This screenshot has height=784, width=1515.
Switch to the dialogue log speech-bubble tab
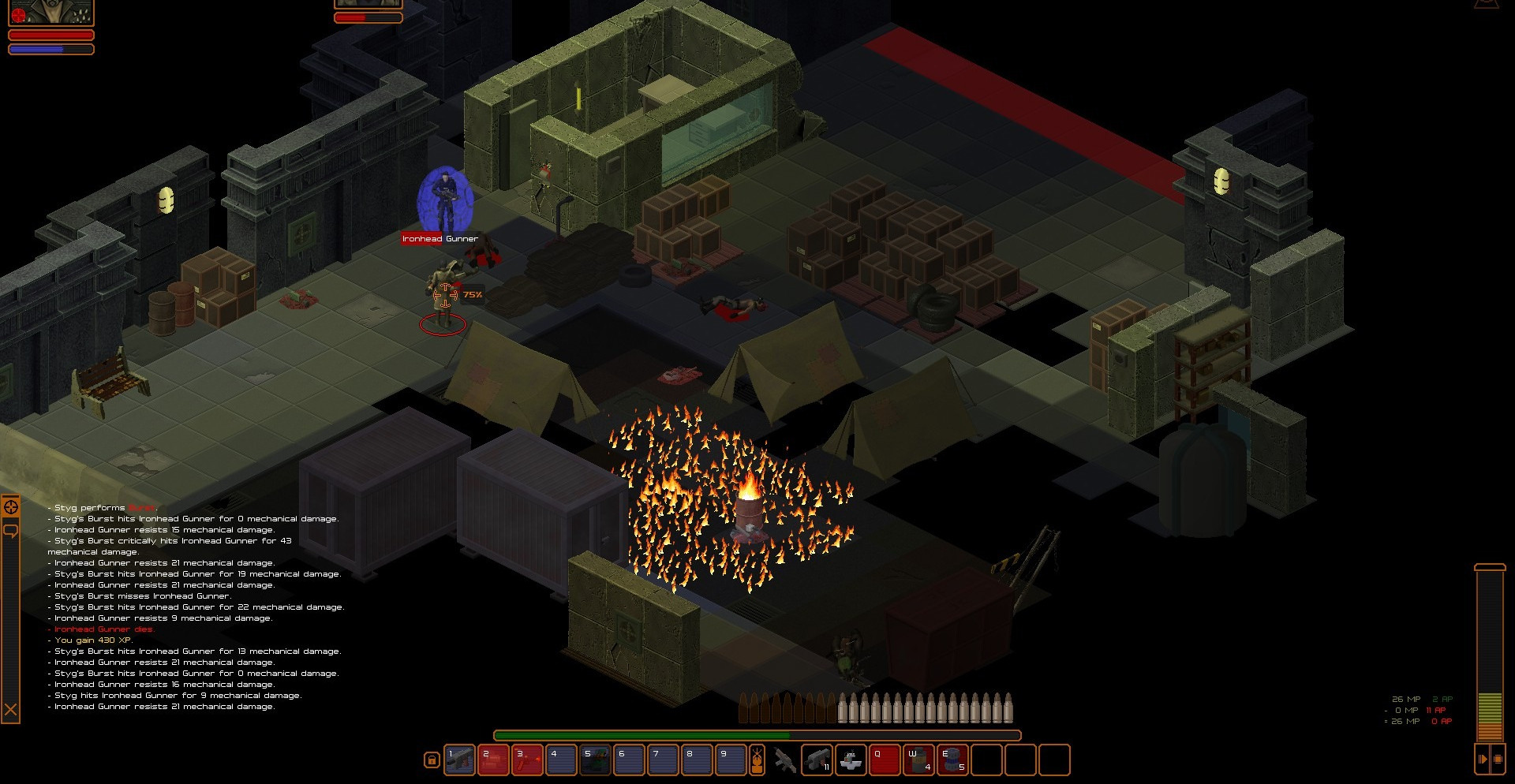coord(11,531)
